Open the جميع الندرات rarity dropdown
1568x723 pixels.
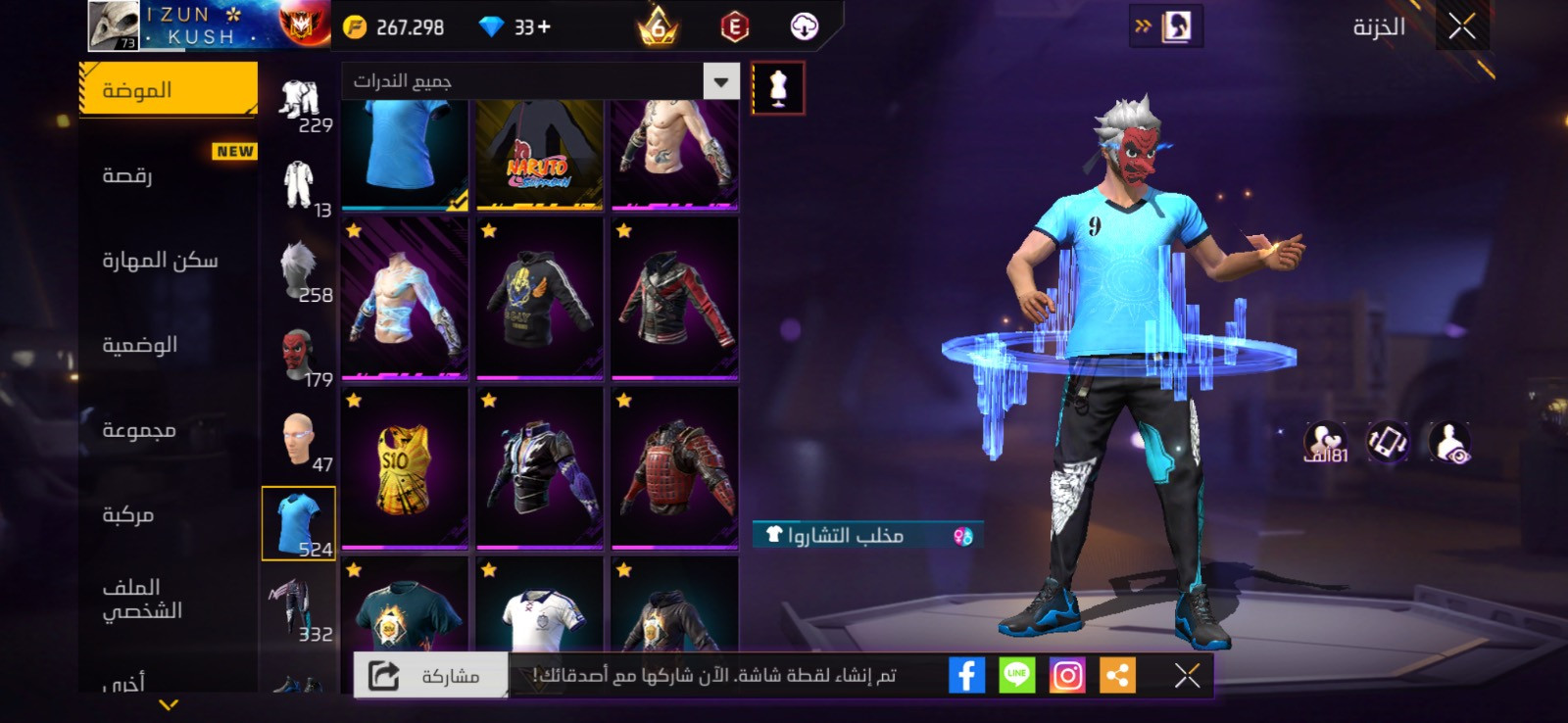[540, 81]
